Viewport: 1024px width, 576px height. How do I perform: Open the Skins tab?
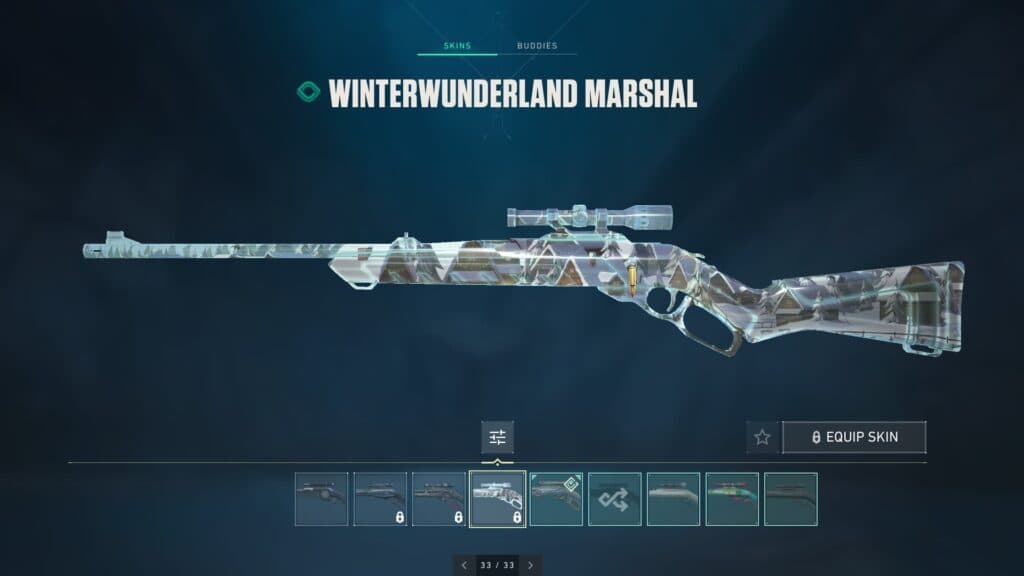(x=457, y=46)
